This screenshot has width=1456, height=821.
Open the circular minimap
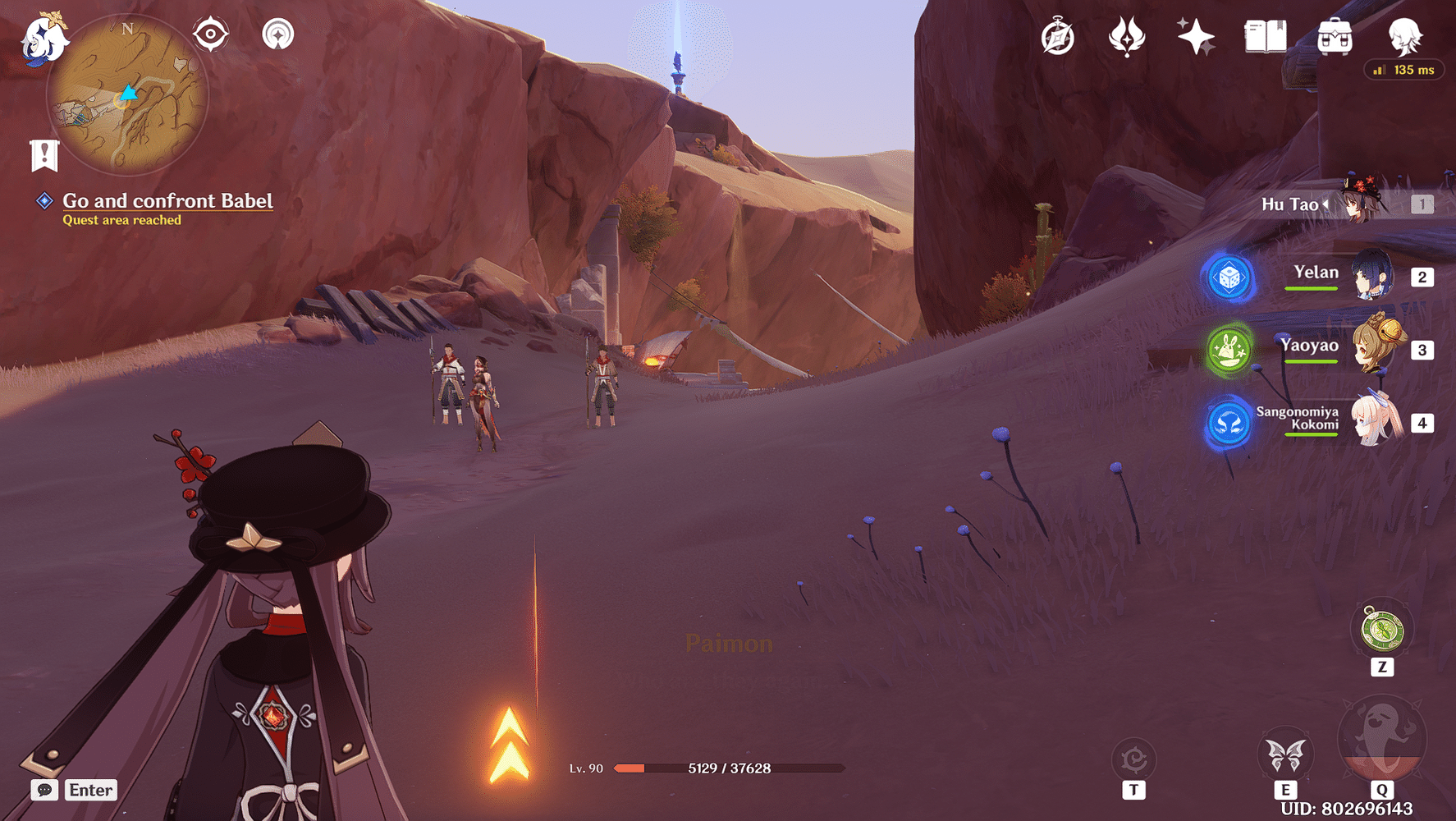coord(127,96)
